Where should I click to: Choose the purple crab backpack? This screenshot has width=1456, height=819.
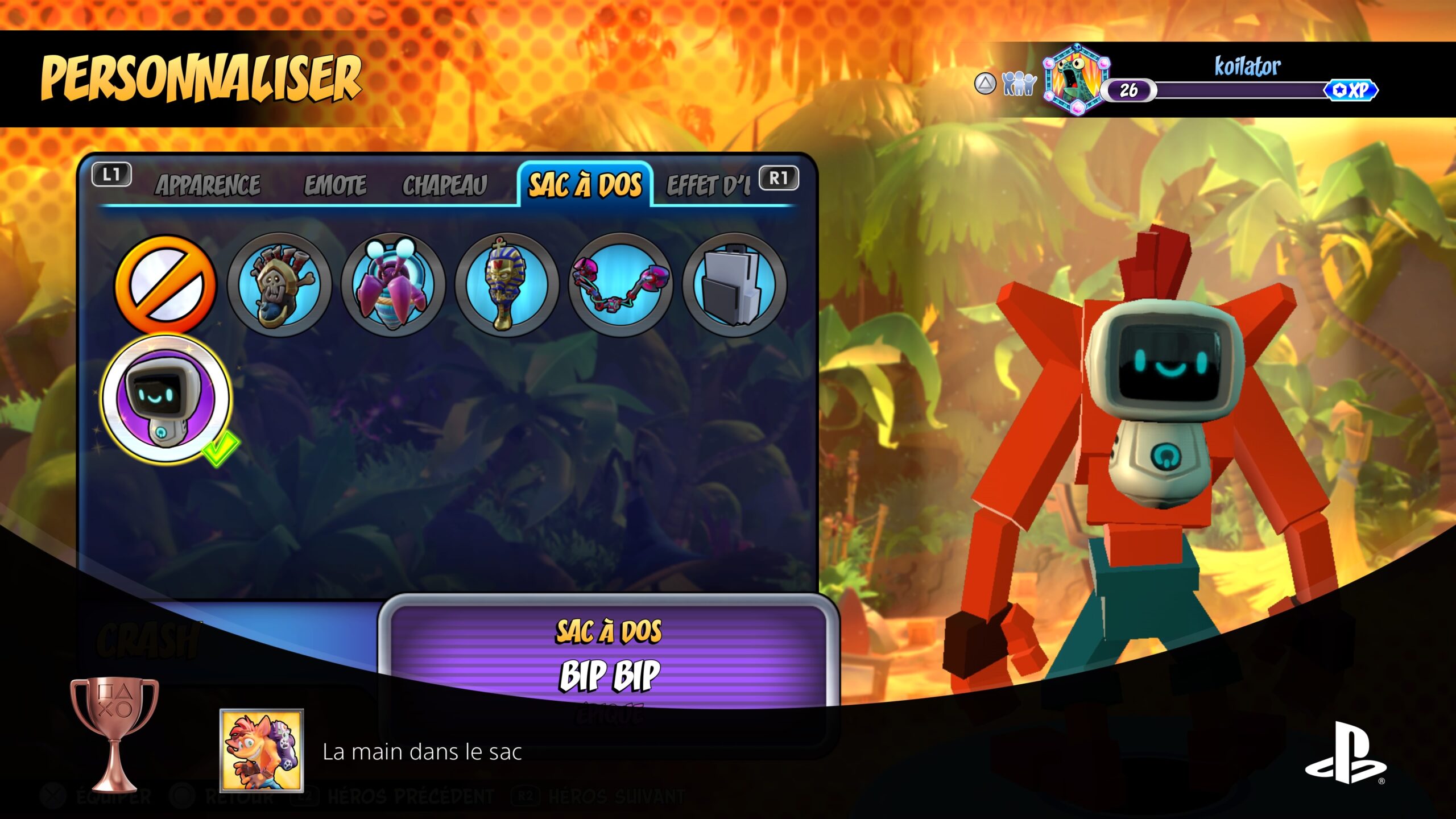click(393, 284)
